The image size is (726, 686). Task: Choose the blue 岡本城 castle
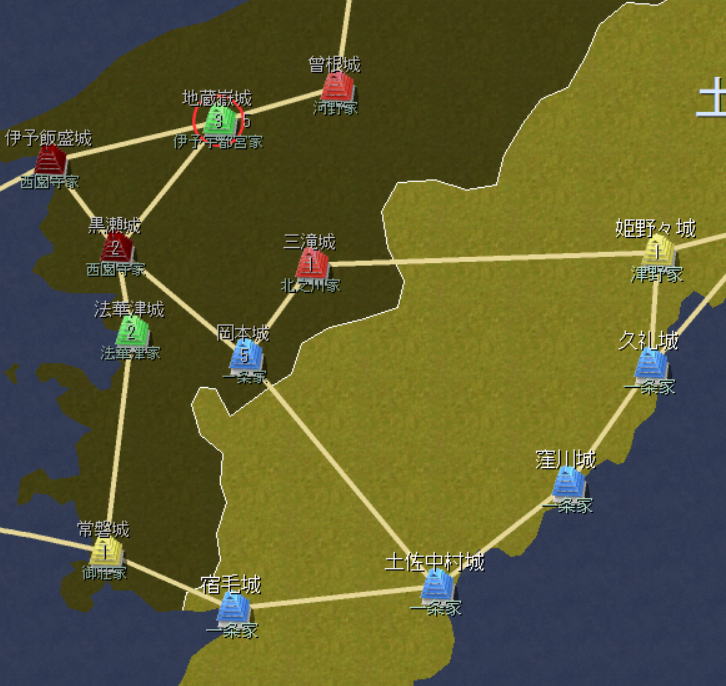245,355
